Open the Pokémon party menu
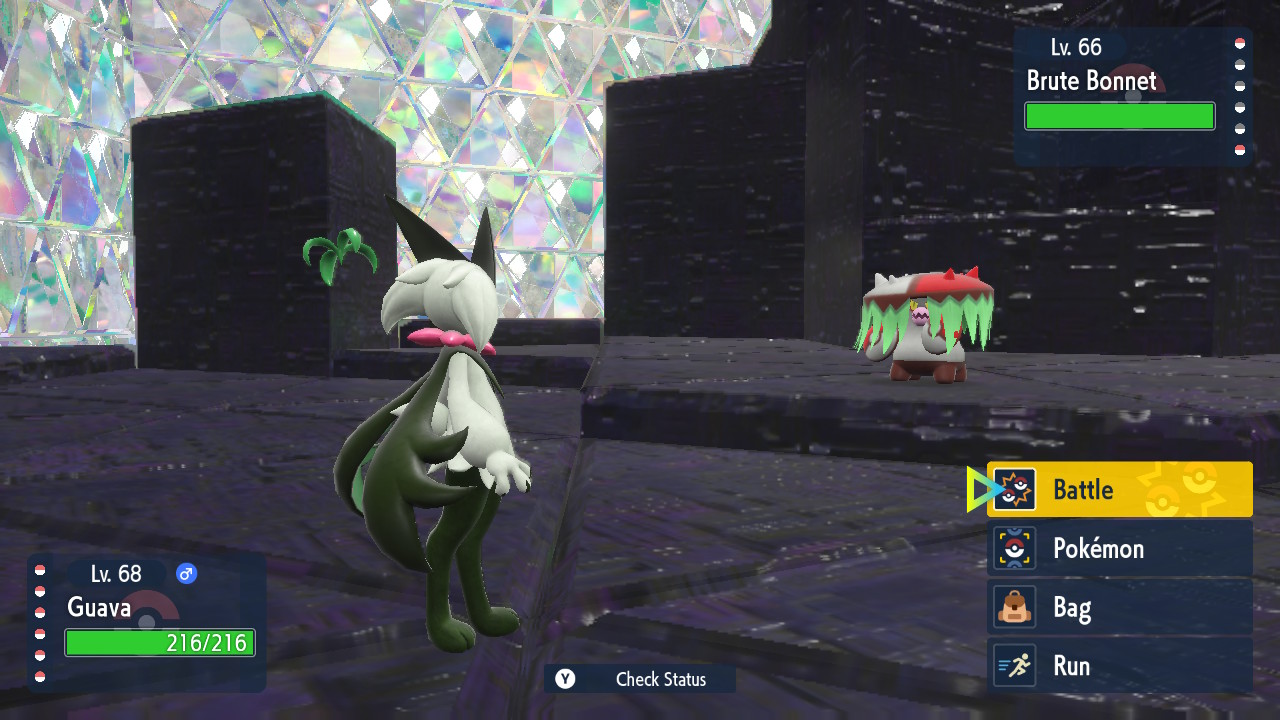This screenshot has height=720, width=1280. coord(1119,548)
